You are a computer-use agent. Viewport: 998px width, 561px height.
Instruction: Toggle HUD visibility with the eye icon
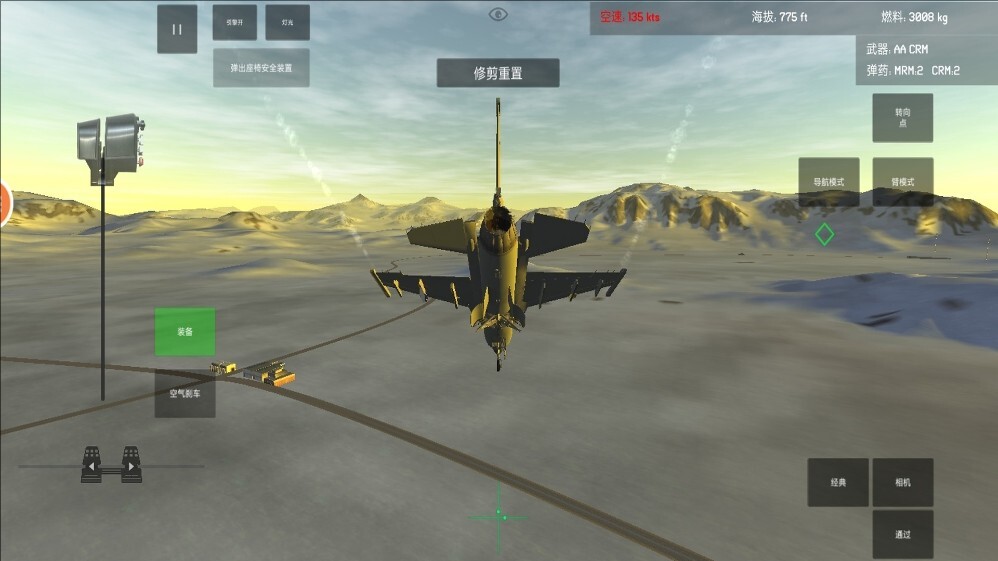[x=498, y=14]
